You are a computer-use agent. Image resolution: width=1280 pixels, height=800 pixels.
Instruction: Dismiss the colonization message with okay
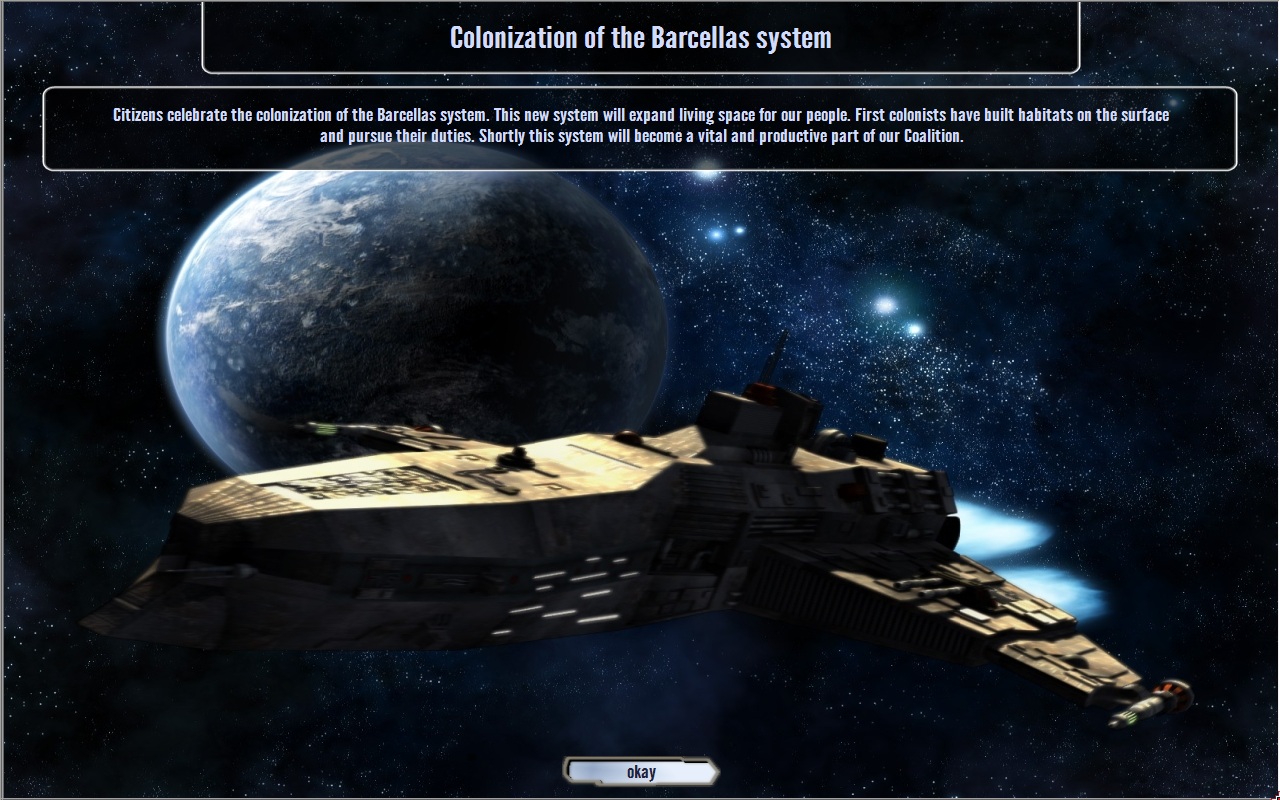(x=641, y=771)
